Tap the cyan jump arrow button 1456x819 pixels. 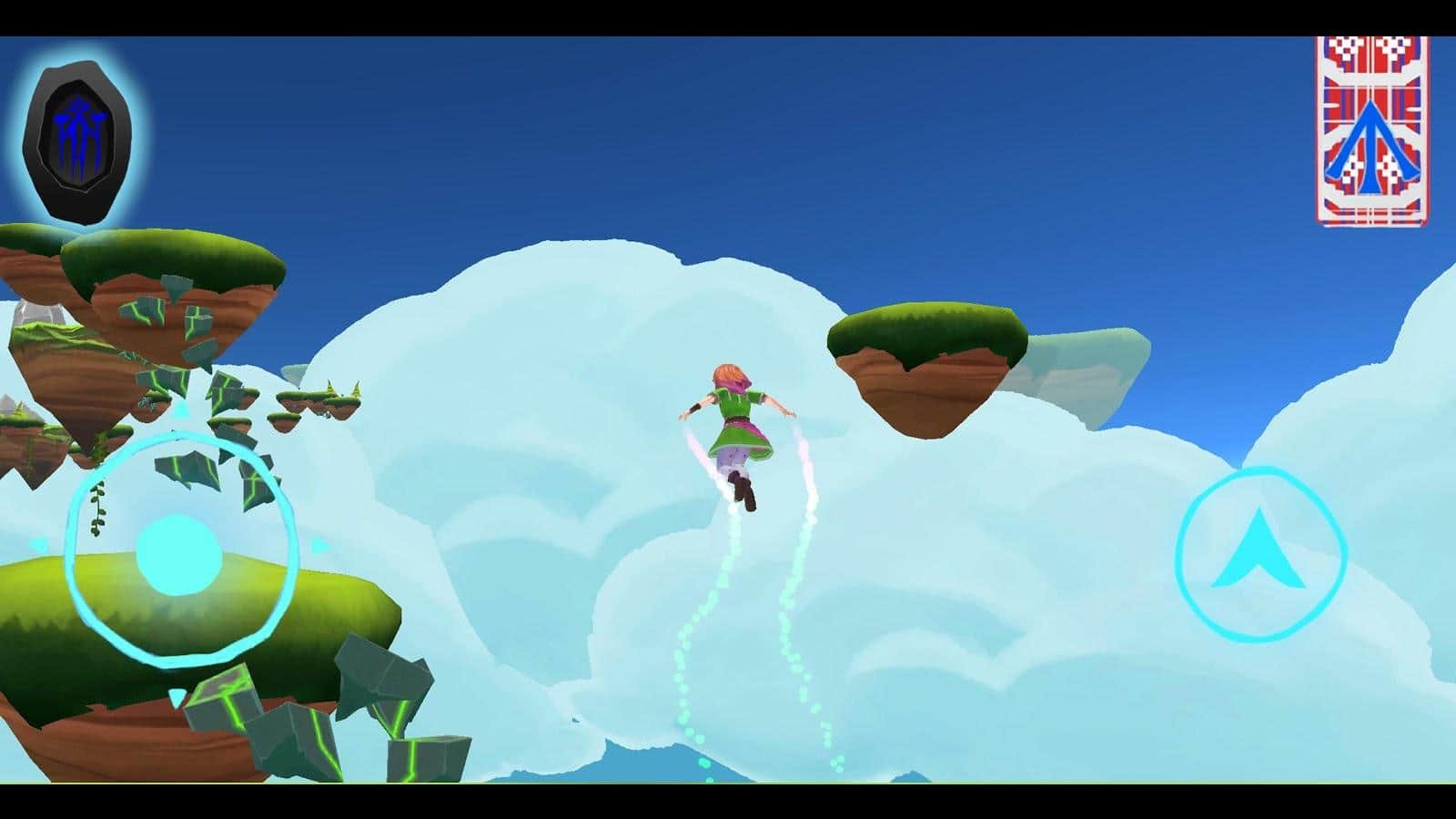tap(1260, 552)
